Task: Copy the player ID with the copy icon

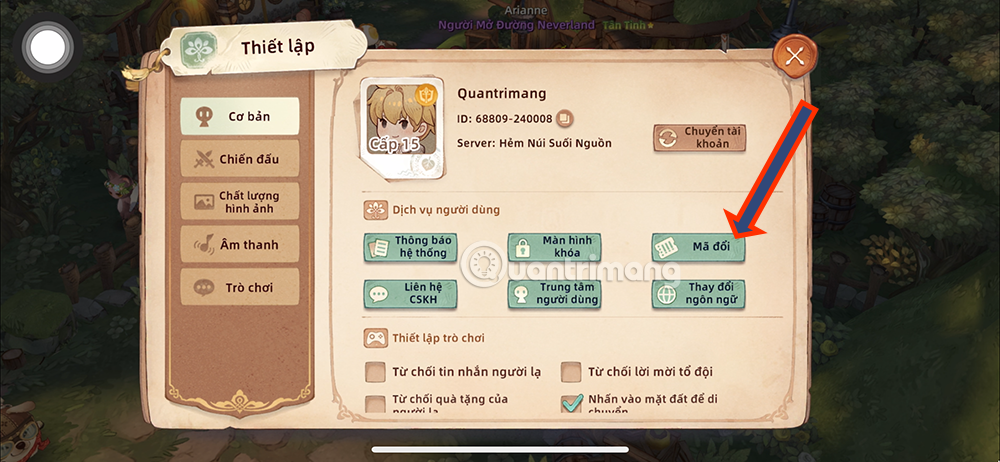Action: coord(564,119)
